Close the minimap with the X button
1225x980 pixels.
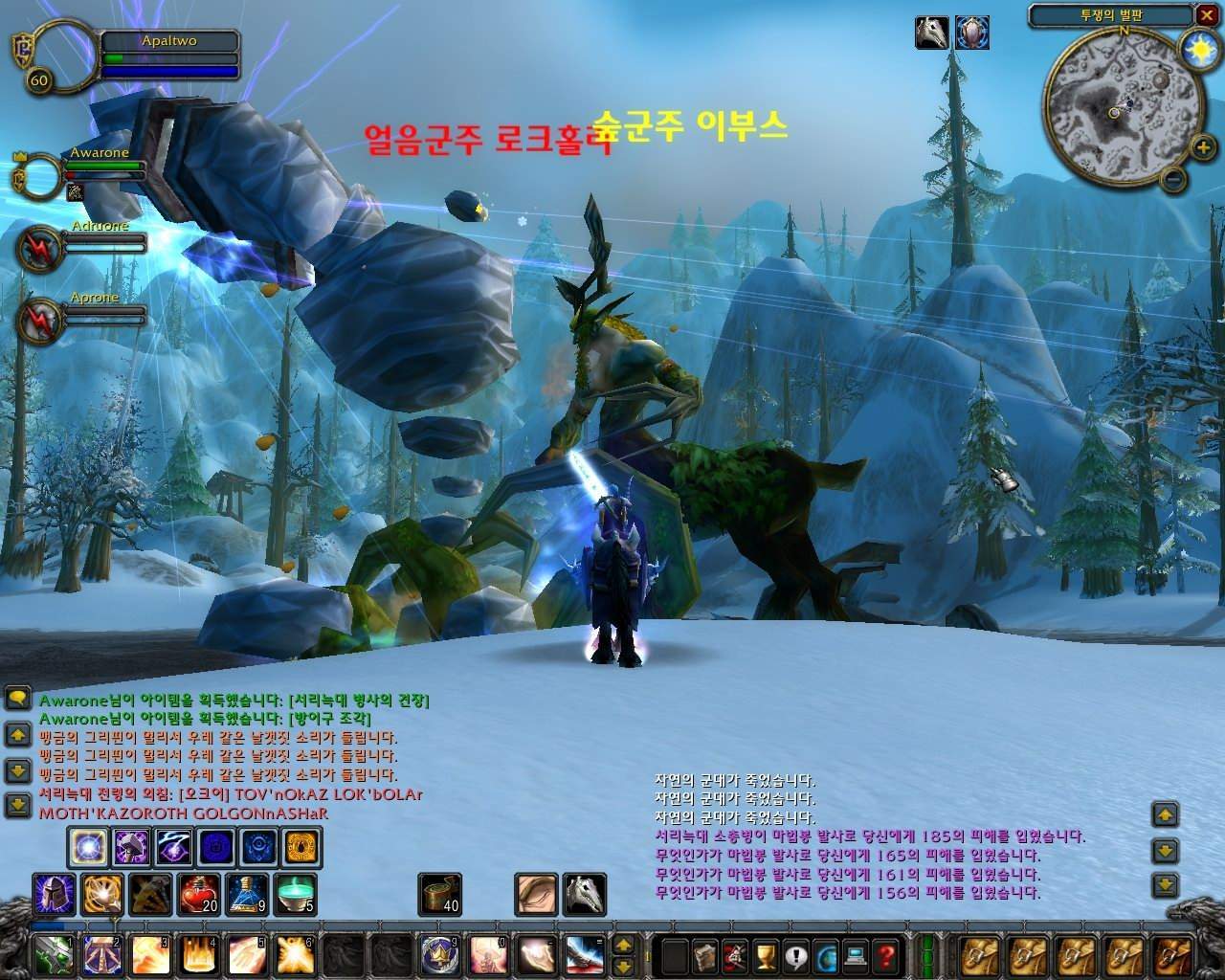point(1207,15)
